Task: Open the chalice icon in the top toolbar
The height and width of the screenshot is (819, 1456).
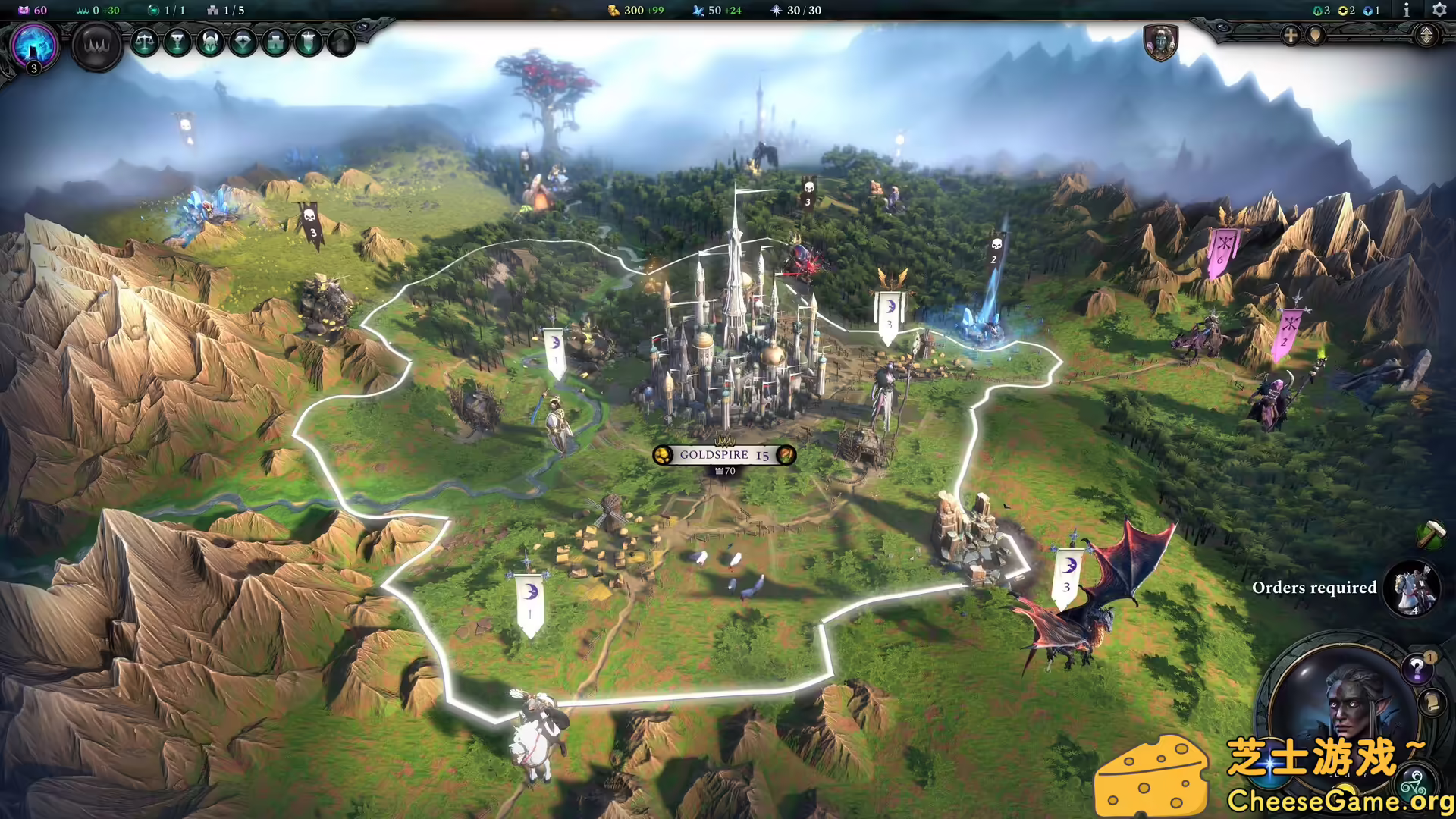Action: (x=179, y=43)
